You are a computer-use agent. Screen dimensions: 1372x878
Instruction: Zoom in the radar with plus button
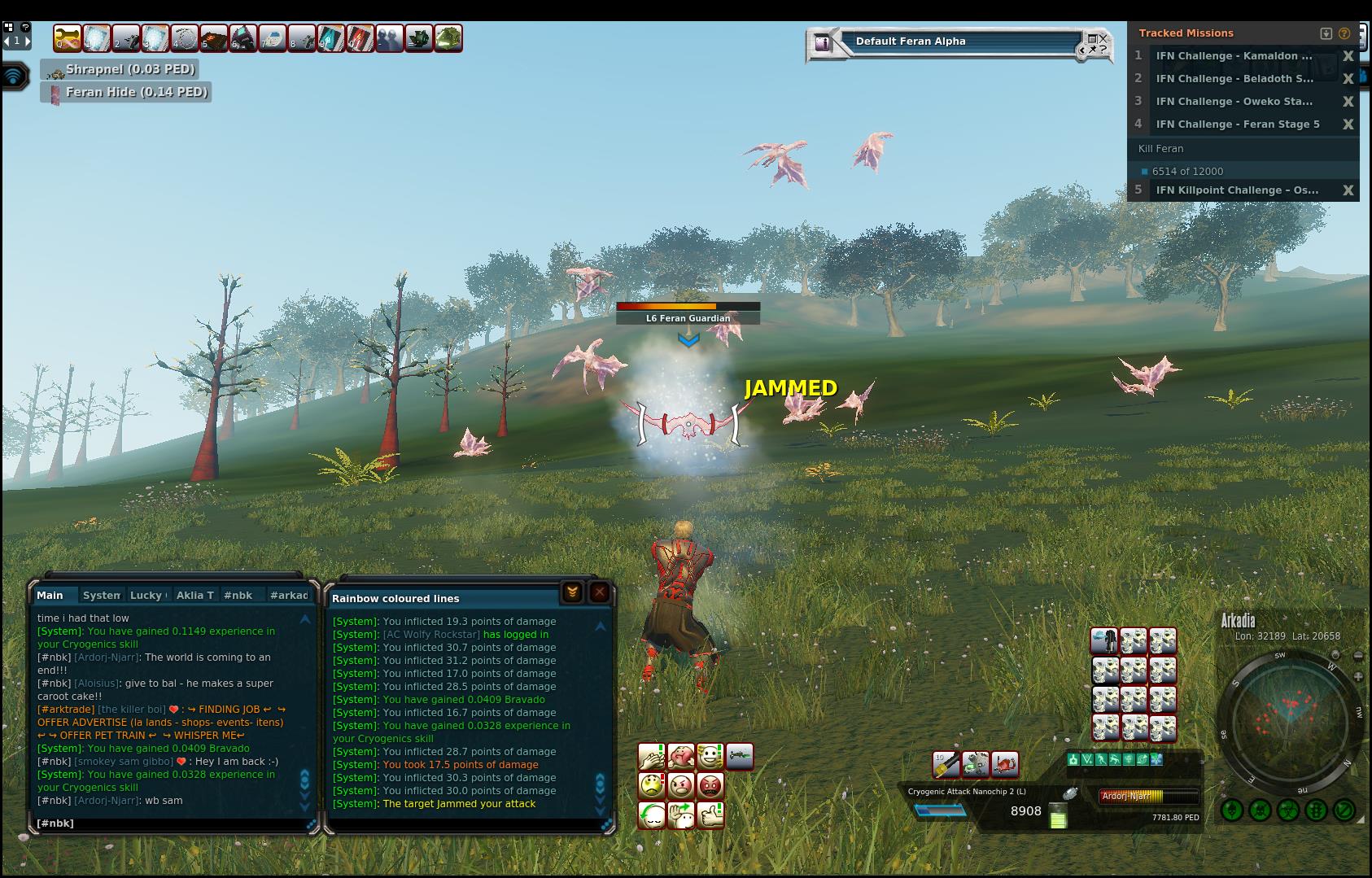pyautogui.click(x=1358, y=676)
